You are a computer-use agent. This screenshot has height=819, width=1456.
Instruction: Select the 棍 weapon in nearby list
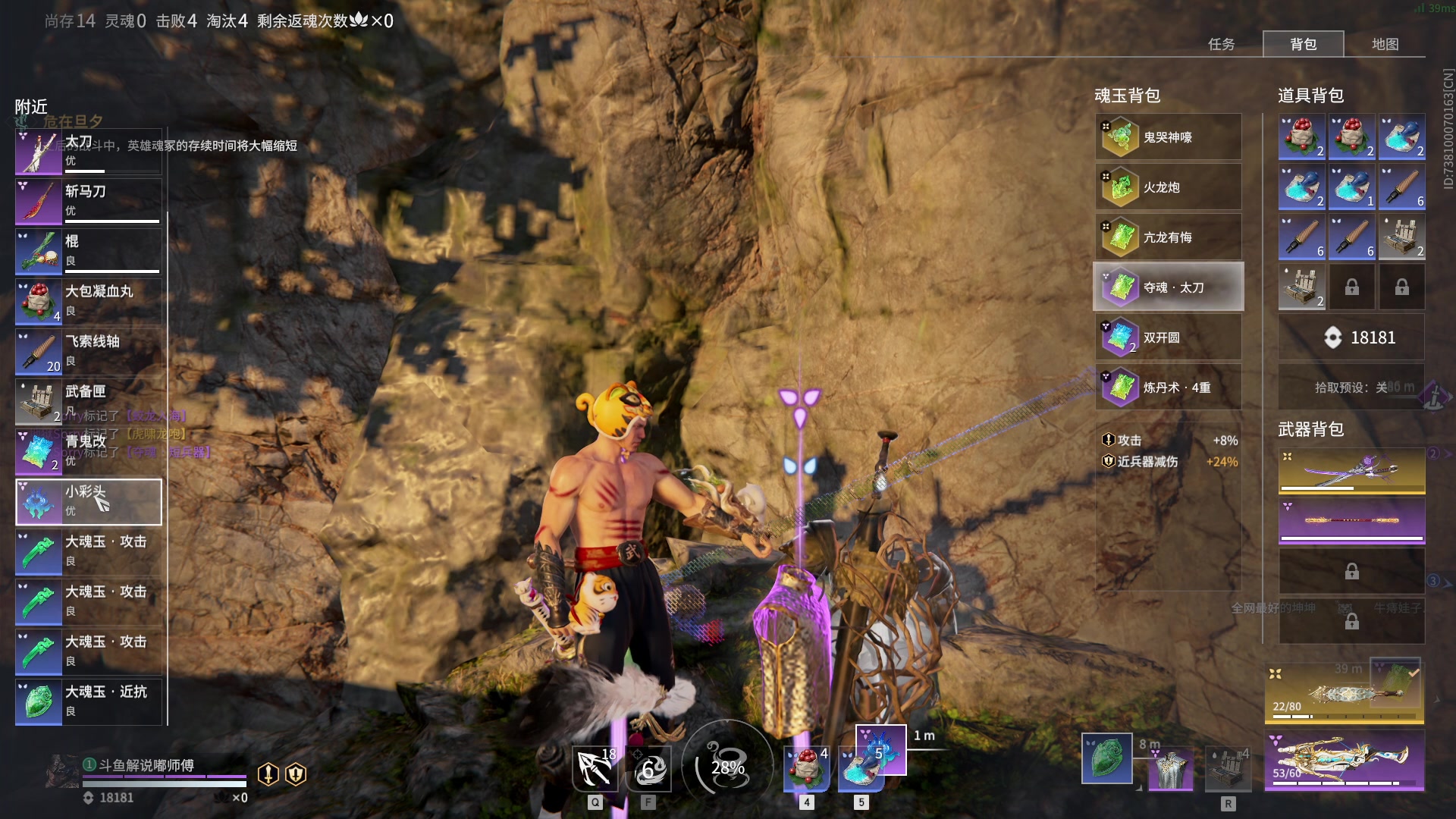point(89,252)
